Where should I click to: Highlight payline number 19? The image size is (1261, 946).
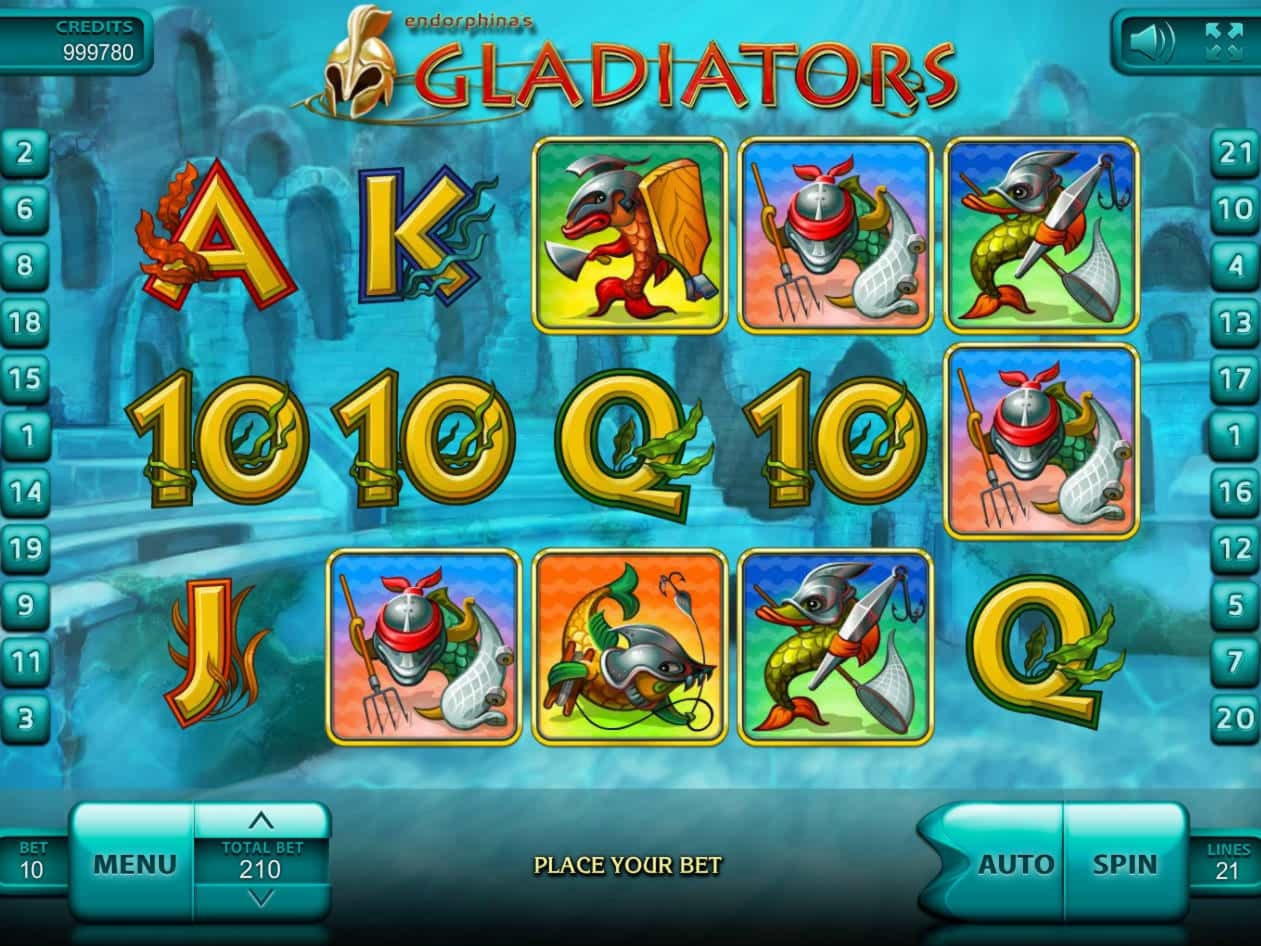25,548
